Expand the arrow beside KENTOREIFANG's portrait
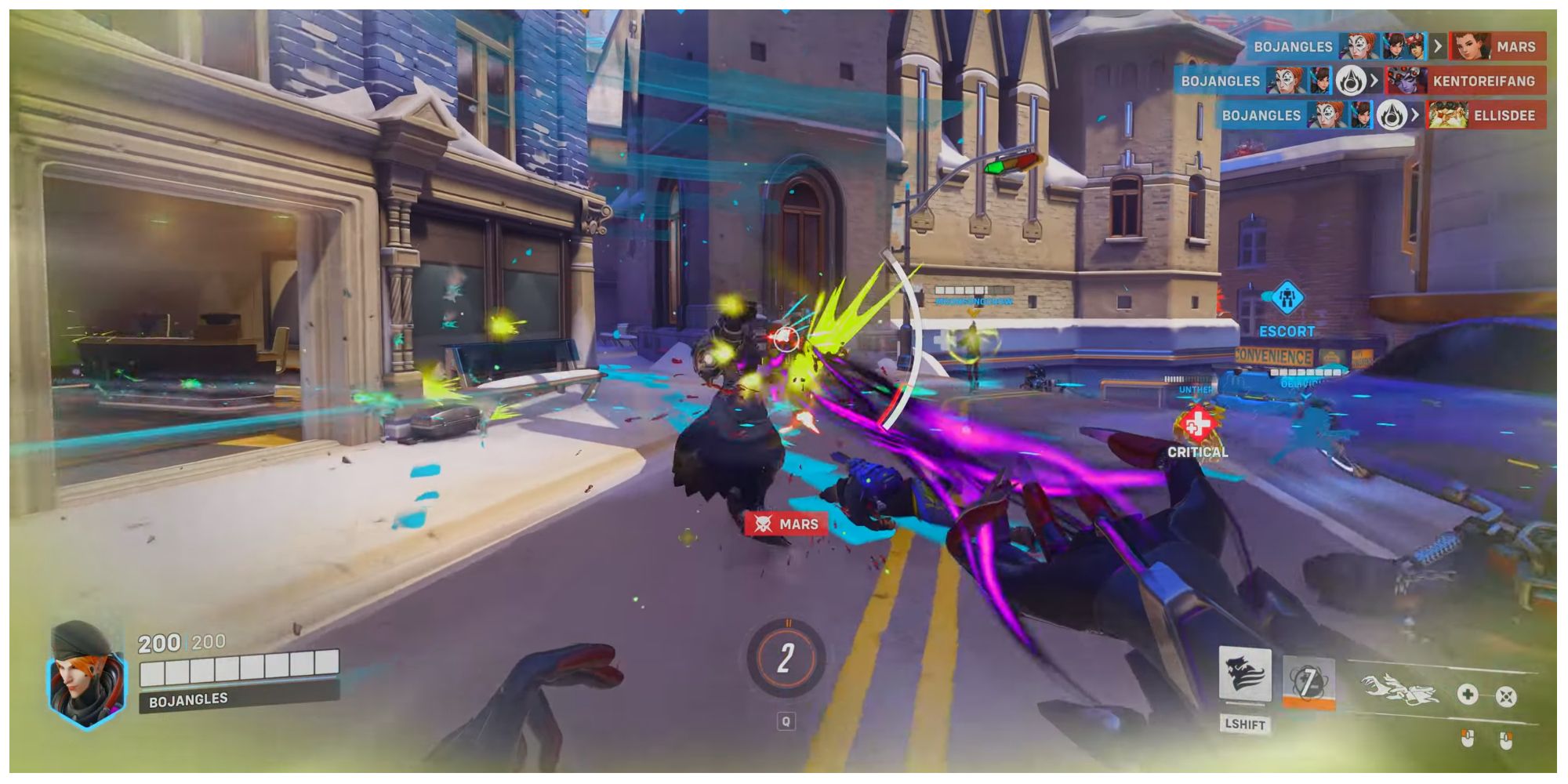Viewport: 1568px width, 784px height. pyautogui.click(x=1375, y=81)
